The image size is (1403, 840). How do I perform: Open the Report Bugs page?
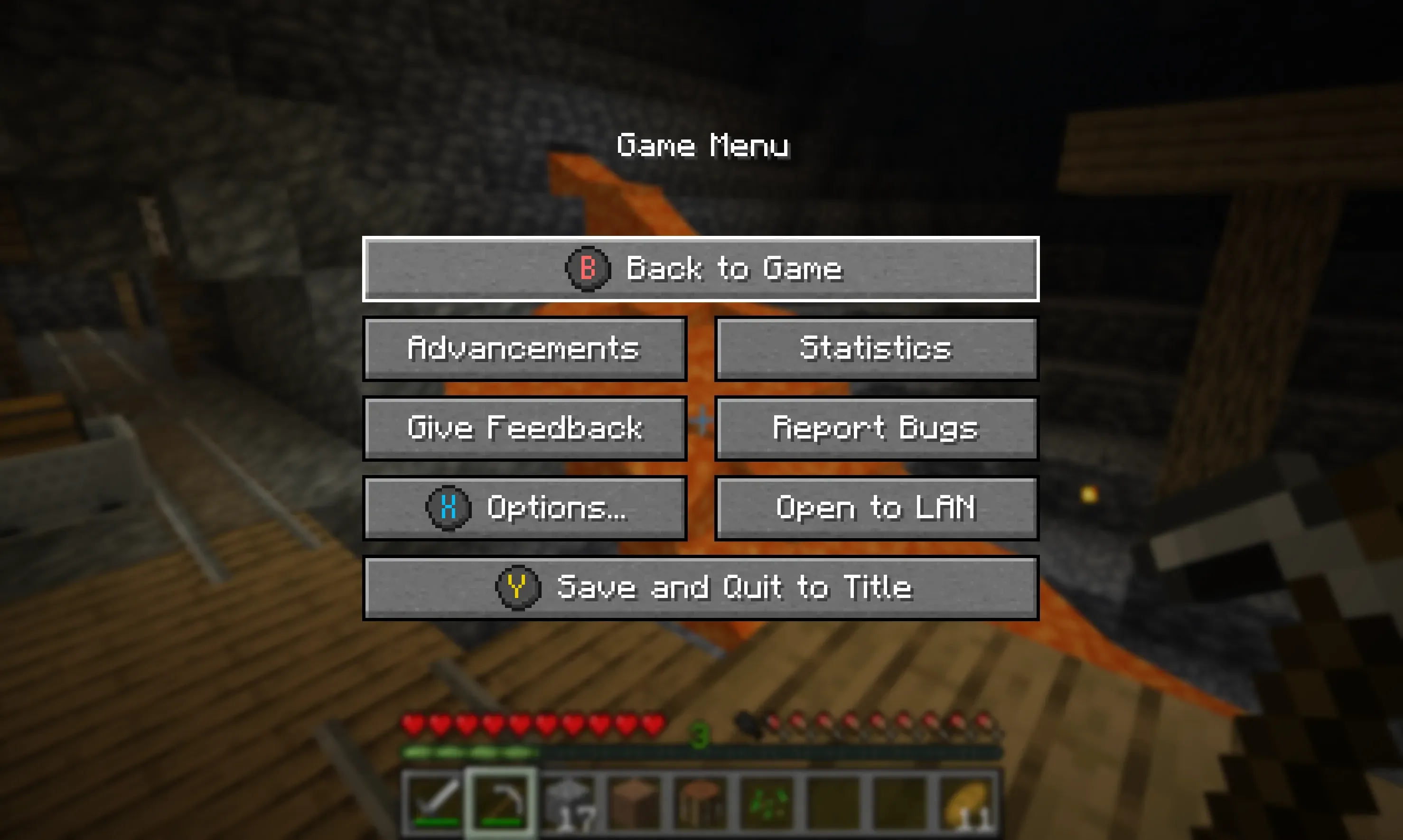click(x=876, y=429)
